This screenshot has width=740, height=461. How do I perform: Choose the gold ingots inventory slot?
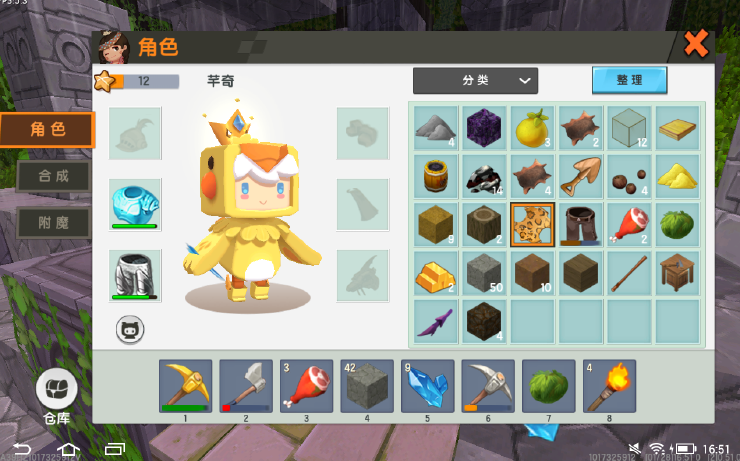coord(436,273)
